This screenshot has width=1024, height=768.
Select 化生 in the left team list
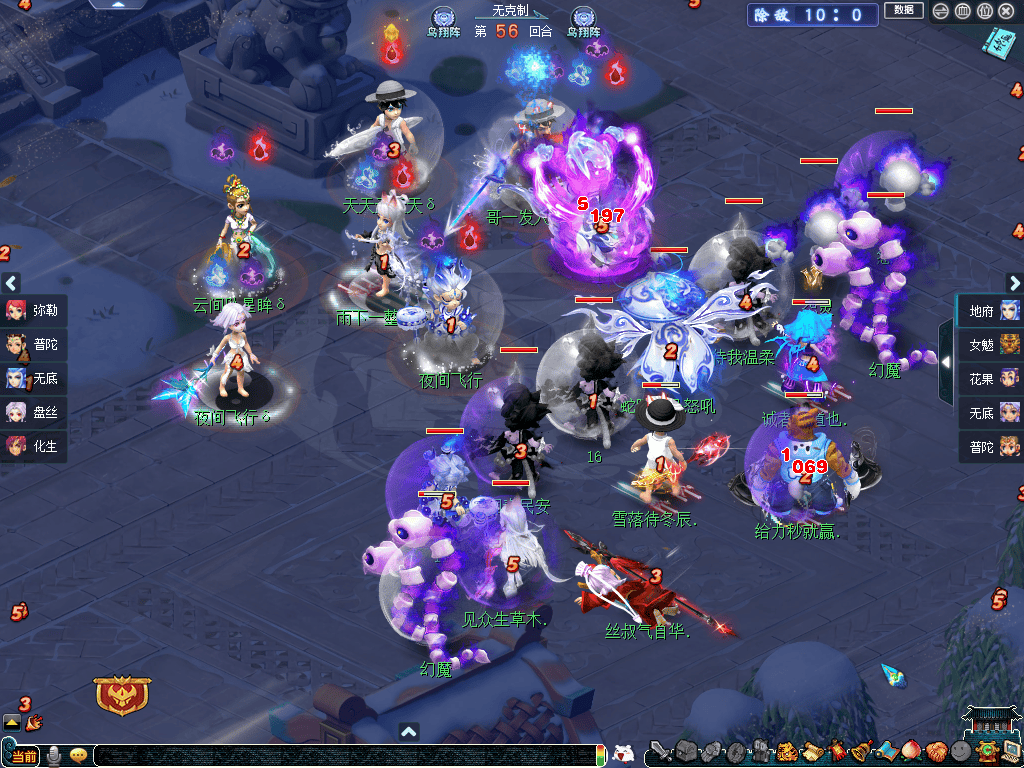[x=34, y=446]
